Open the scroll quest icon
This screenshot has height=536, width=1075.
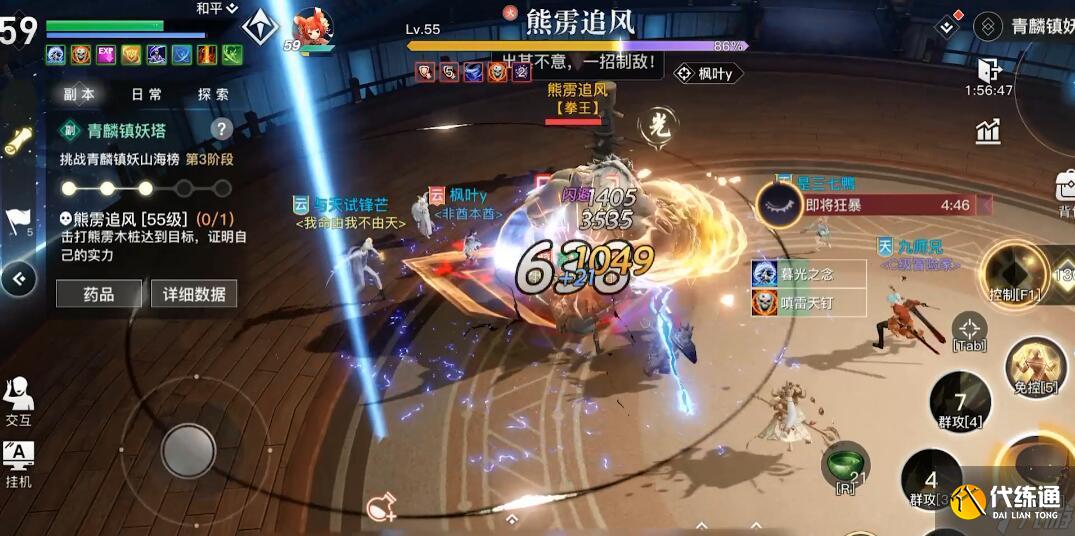coord(18,142)
